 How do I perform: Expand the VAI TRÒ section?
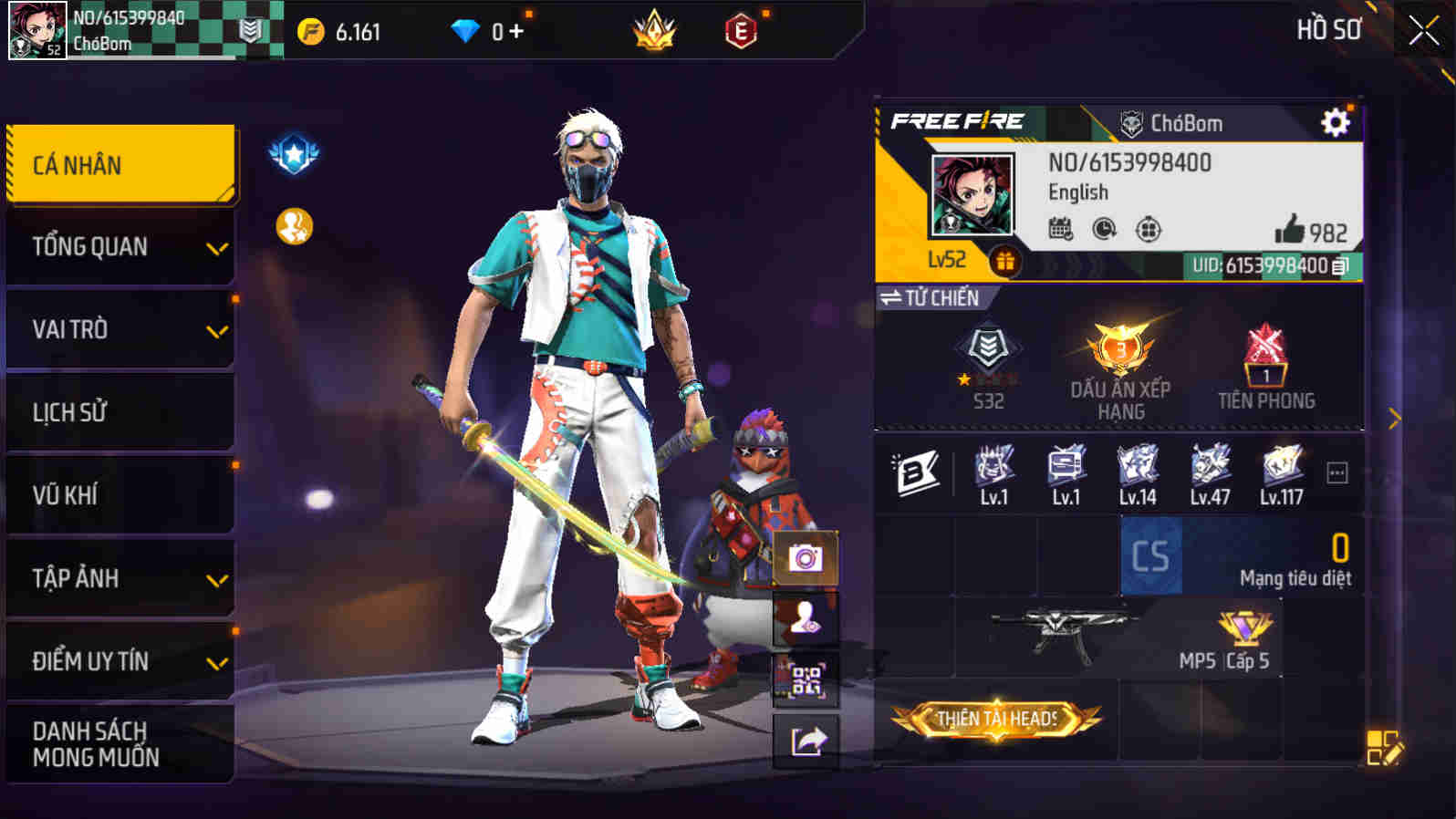[x=119, y=329]
